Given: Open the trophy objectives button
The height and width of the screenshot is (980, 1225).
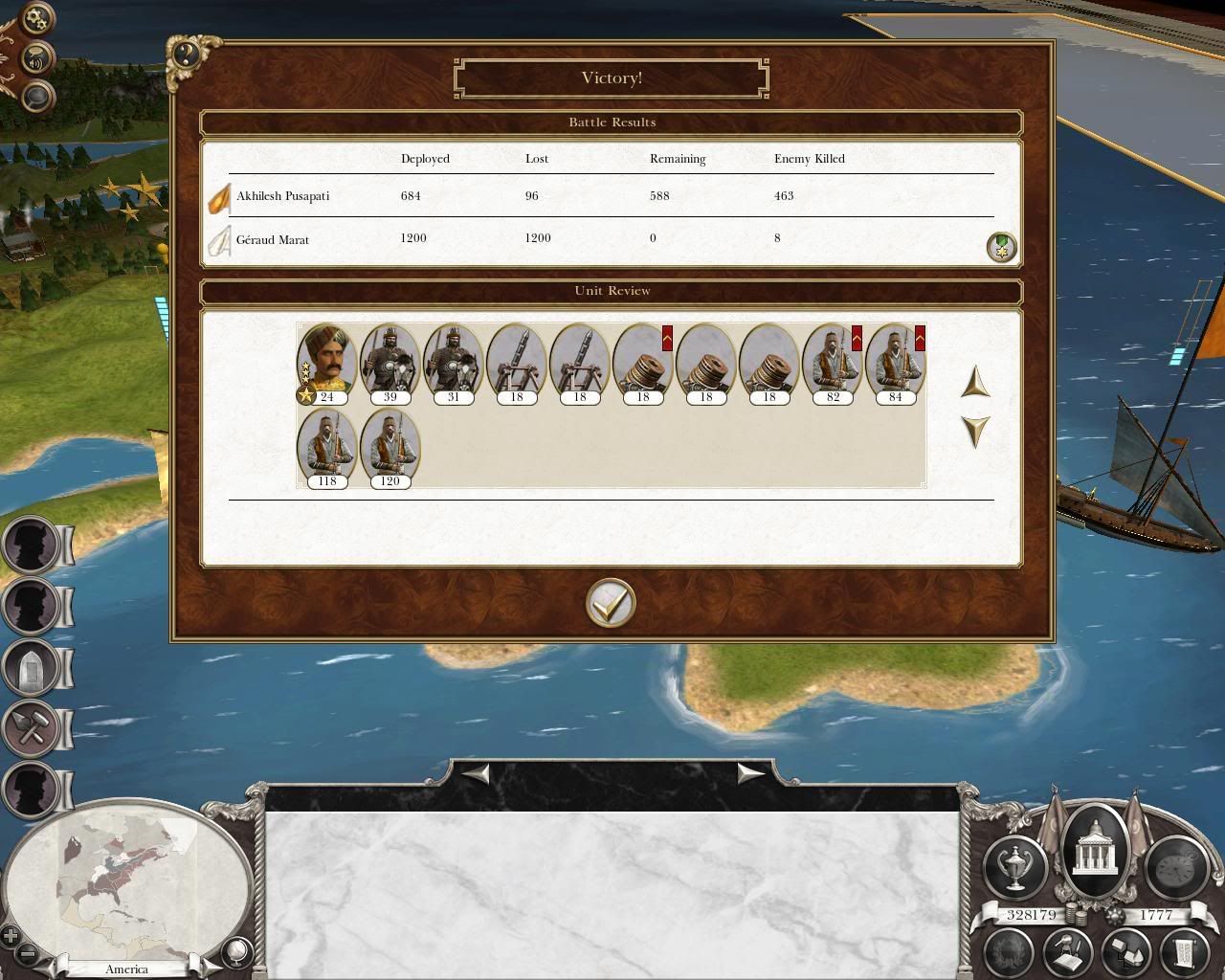Looking at the screenshot, I should tap(1013, 864).
